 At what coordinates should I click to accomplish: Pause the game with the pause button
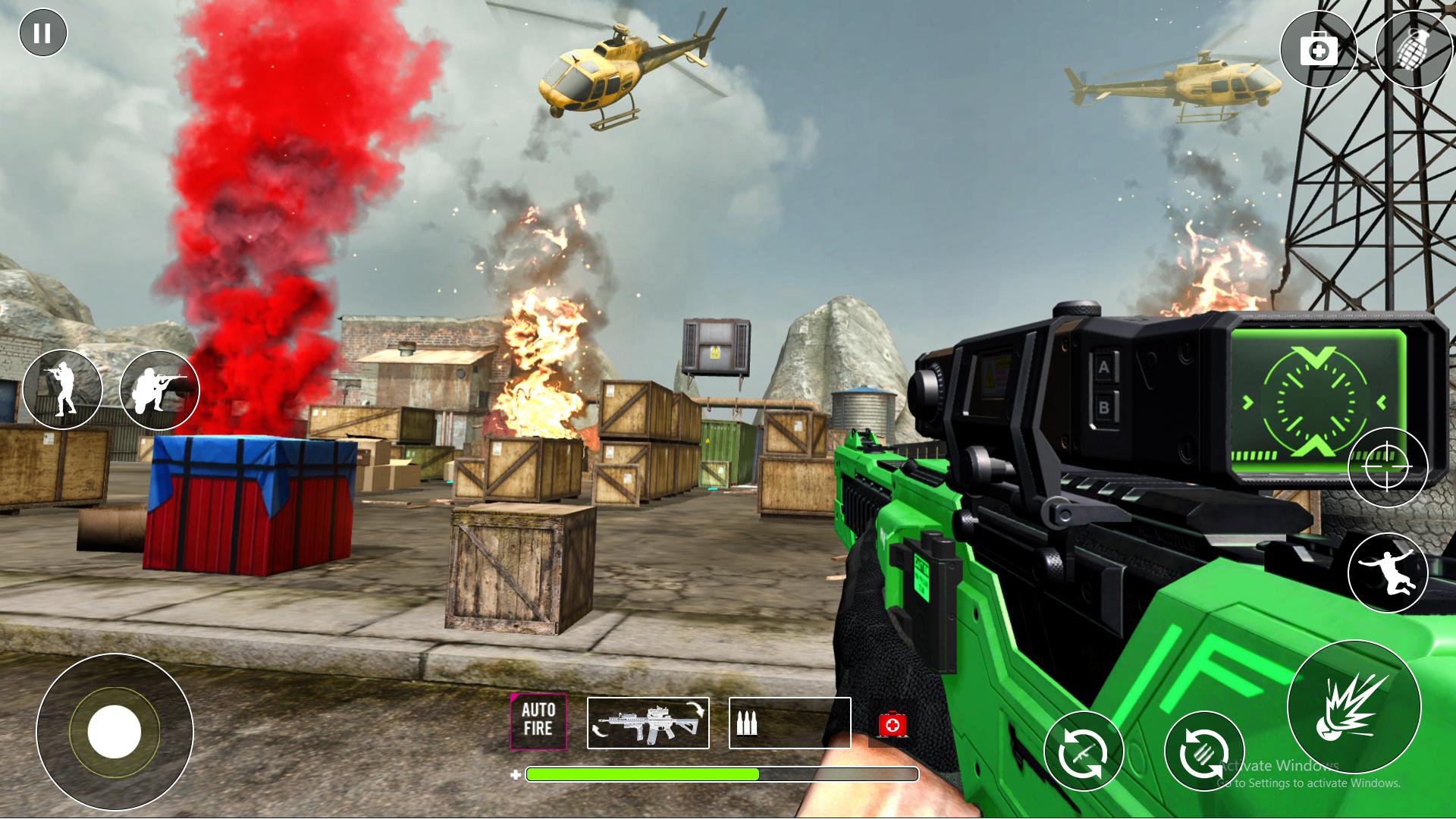click(x=43, y=33)
